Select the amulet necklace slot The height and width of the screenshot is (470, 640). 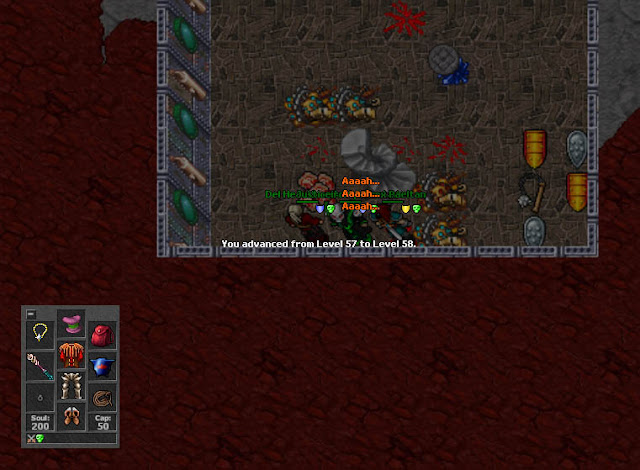41,333
